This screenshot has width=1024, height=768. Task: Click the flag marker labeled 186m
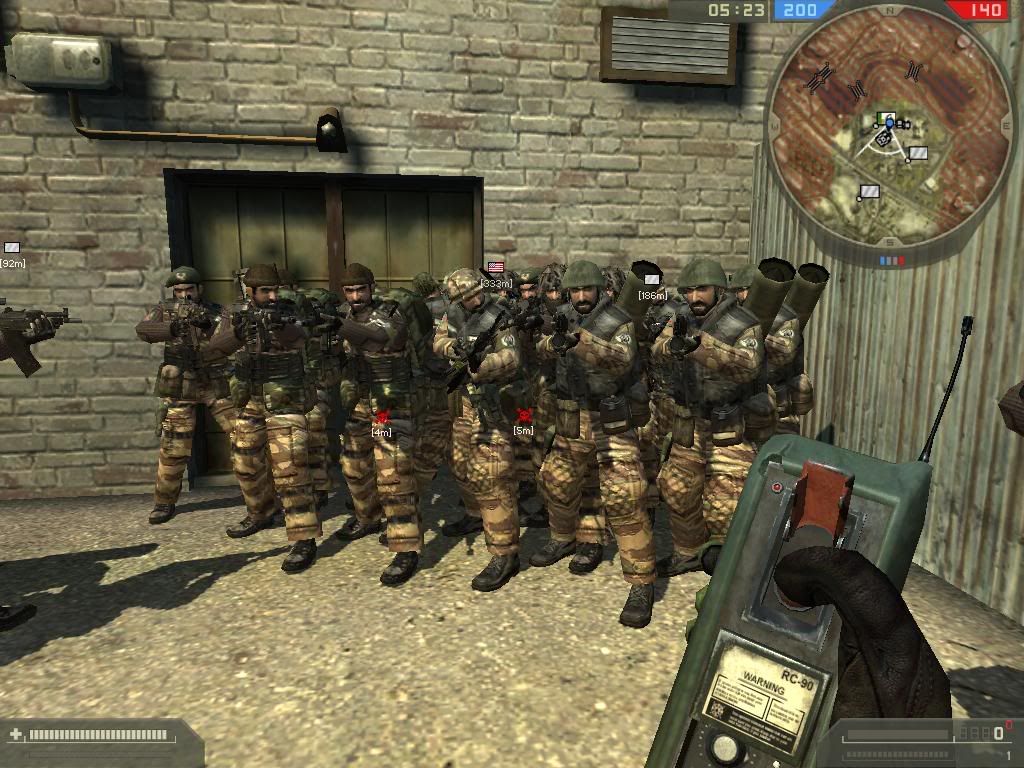[x=652, y=279]
